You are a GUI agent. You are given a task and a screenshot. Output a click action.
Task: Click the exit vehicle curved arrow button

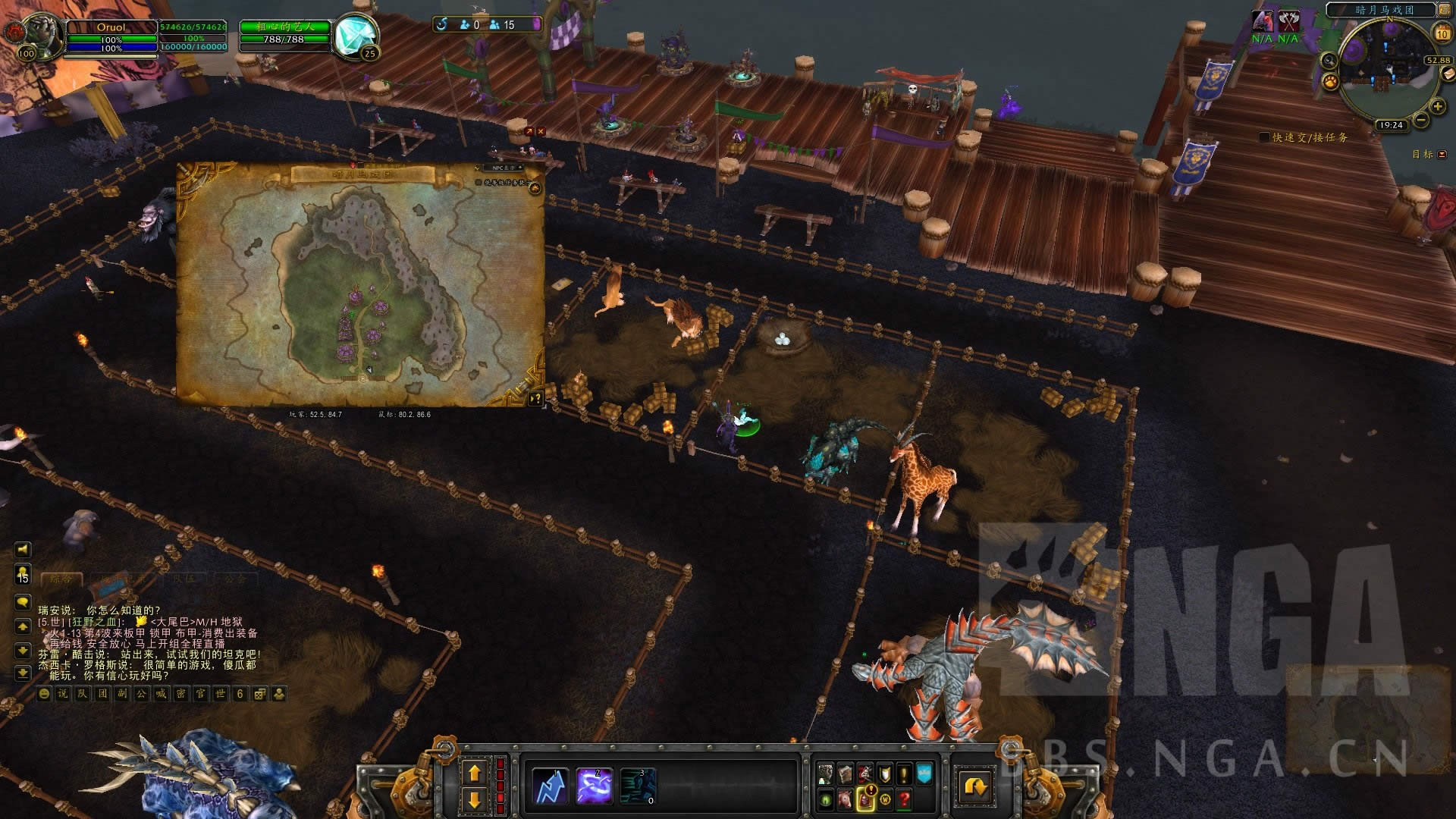coord(974,786)
